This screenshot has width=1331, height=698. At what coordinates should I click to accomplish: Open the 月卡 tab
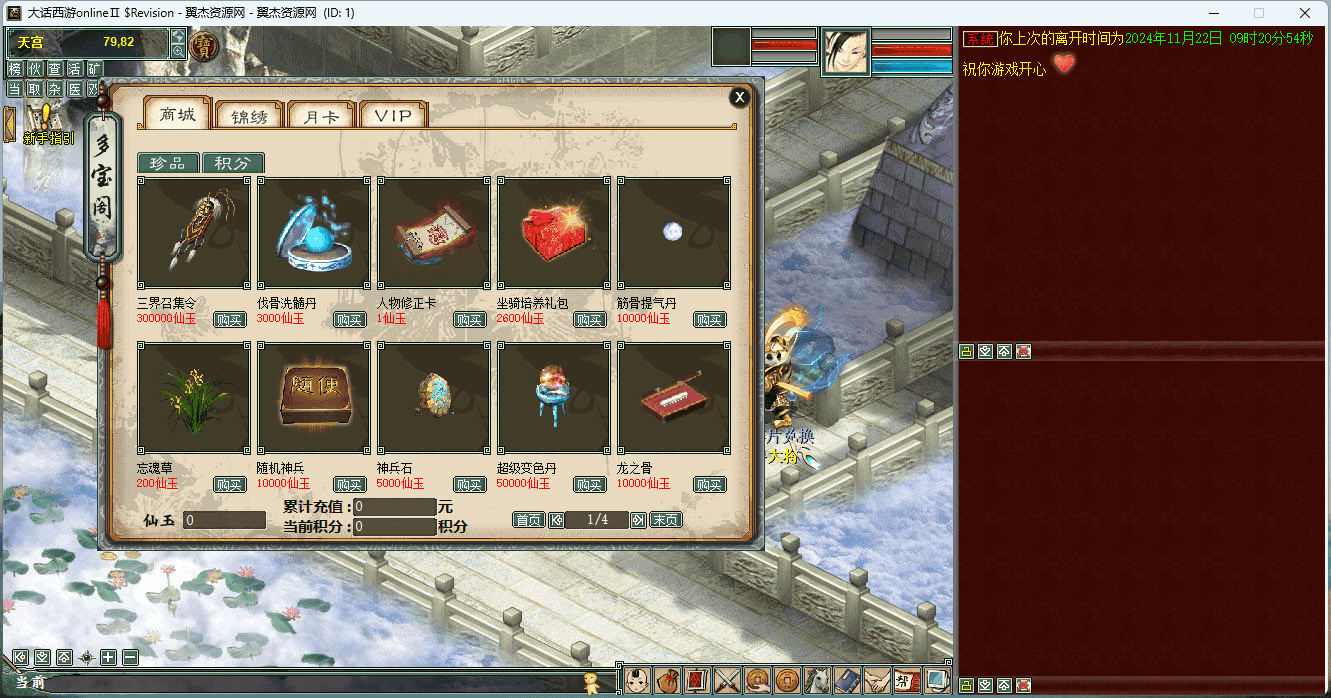click(x=321, y=116)
